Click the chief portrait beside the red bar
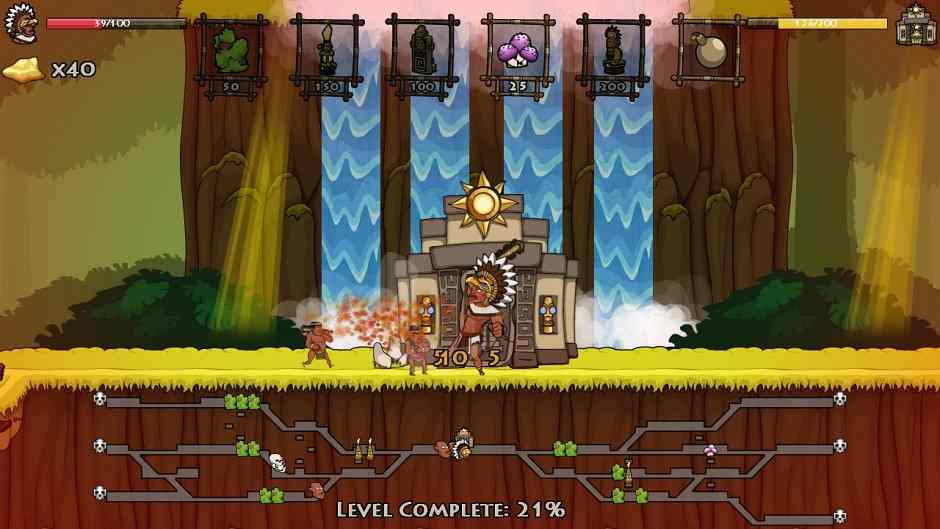This screenshot has height=529, width=940. (x=20, y=25)
